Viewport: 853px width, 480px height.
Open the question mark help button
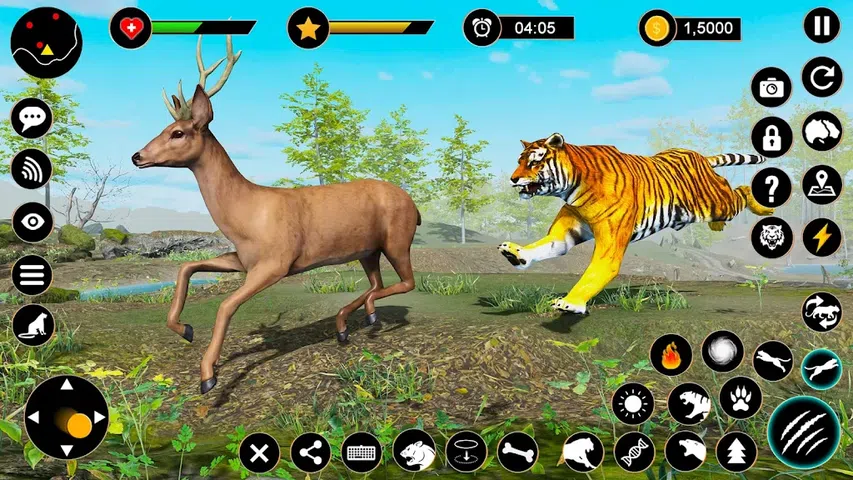(771, 187)
